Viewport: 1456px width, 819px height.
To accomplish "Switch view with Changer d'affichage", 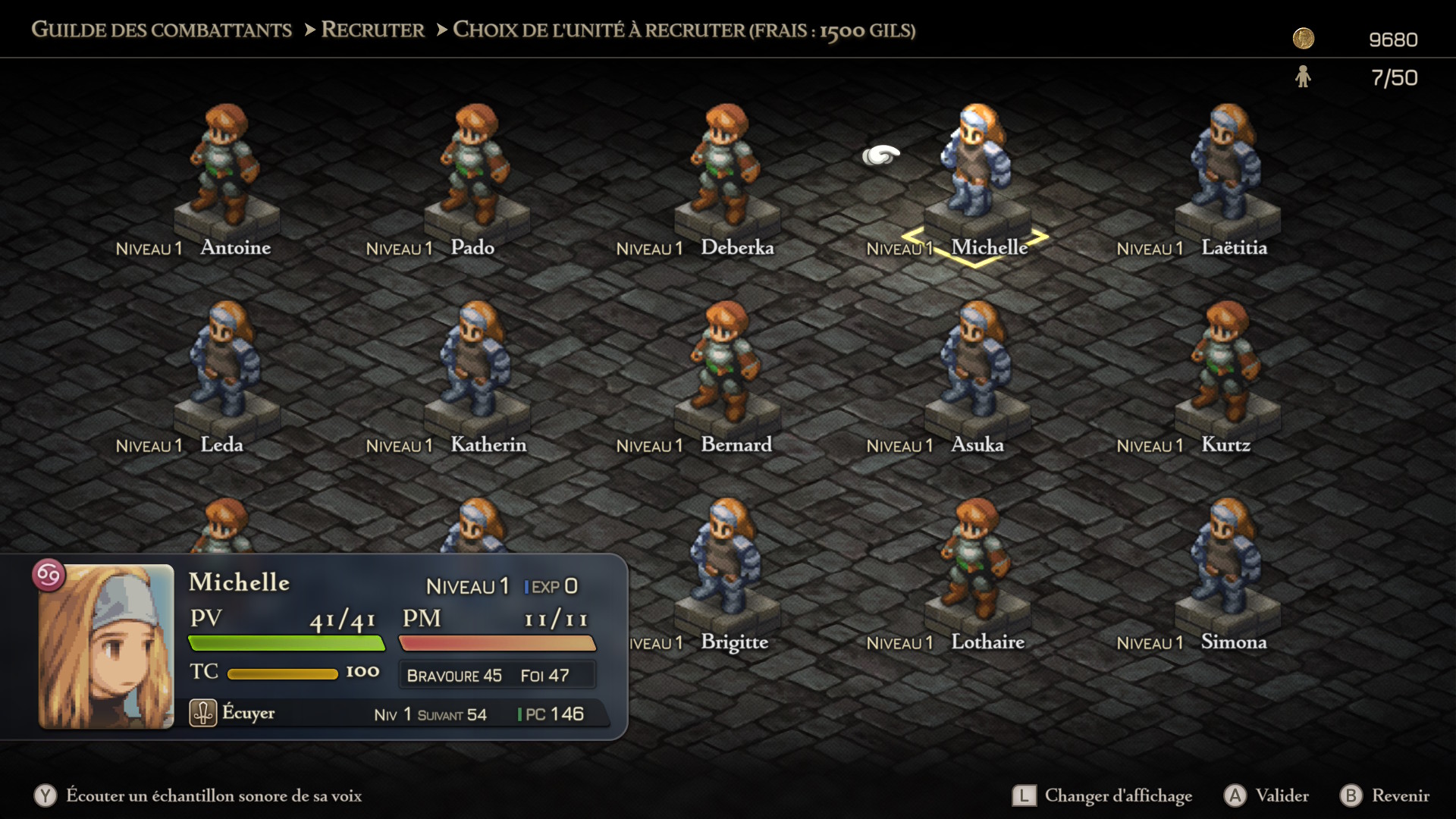I will [1103, 795].
